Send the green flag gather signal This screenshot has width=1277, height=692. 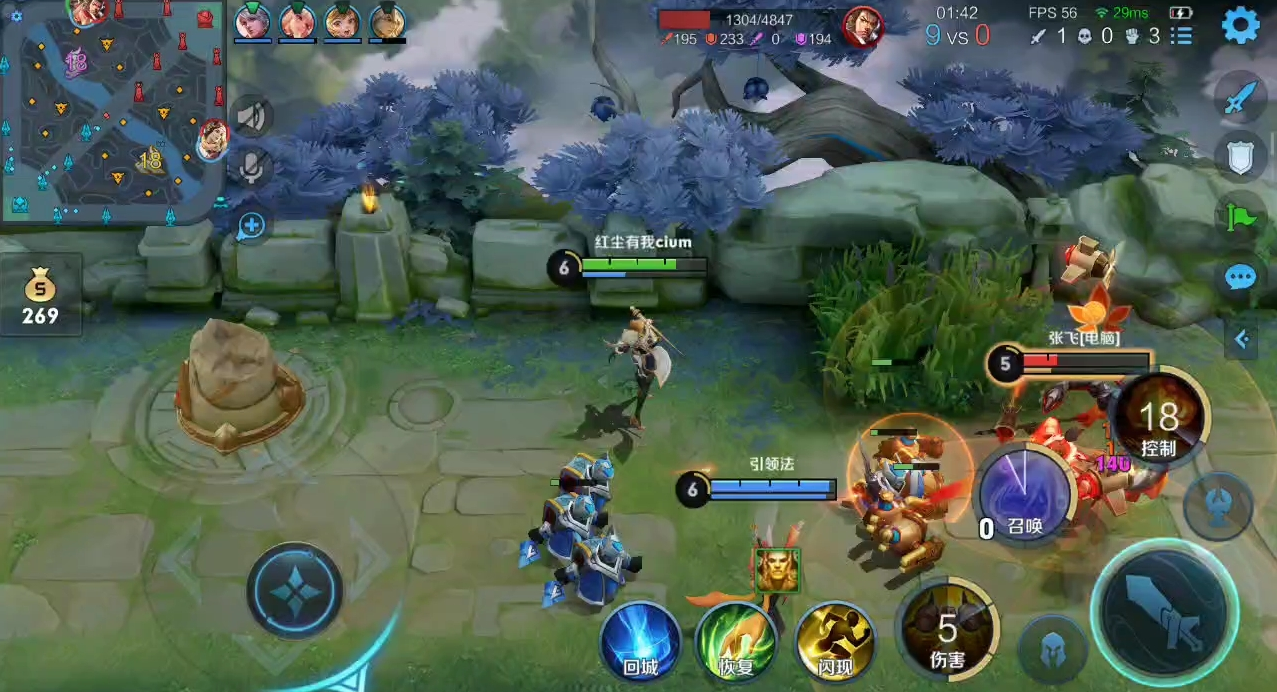click(x=1240, y=217)
